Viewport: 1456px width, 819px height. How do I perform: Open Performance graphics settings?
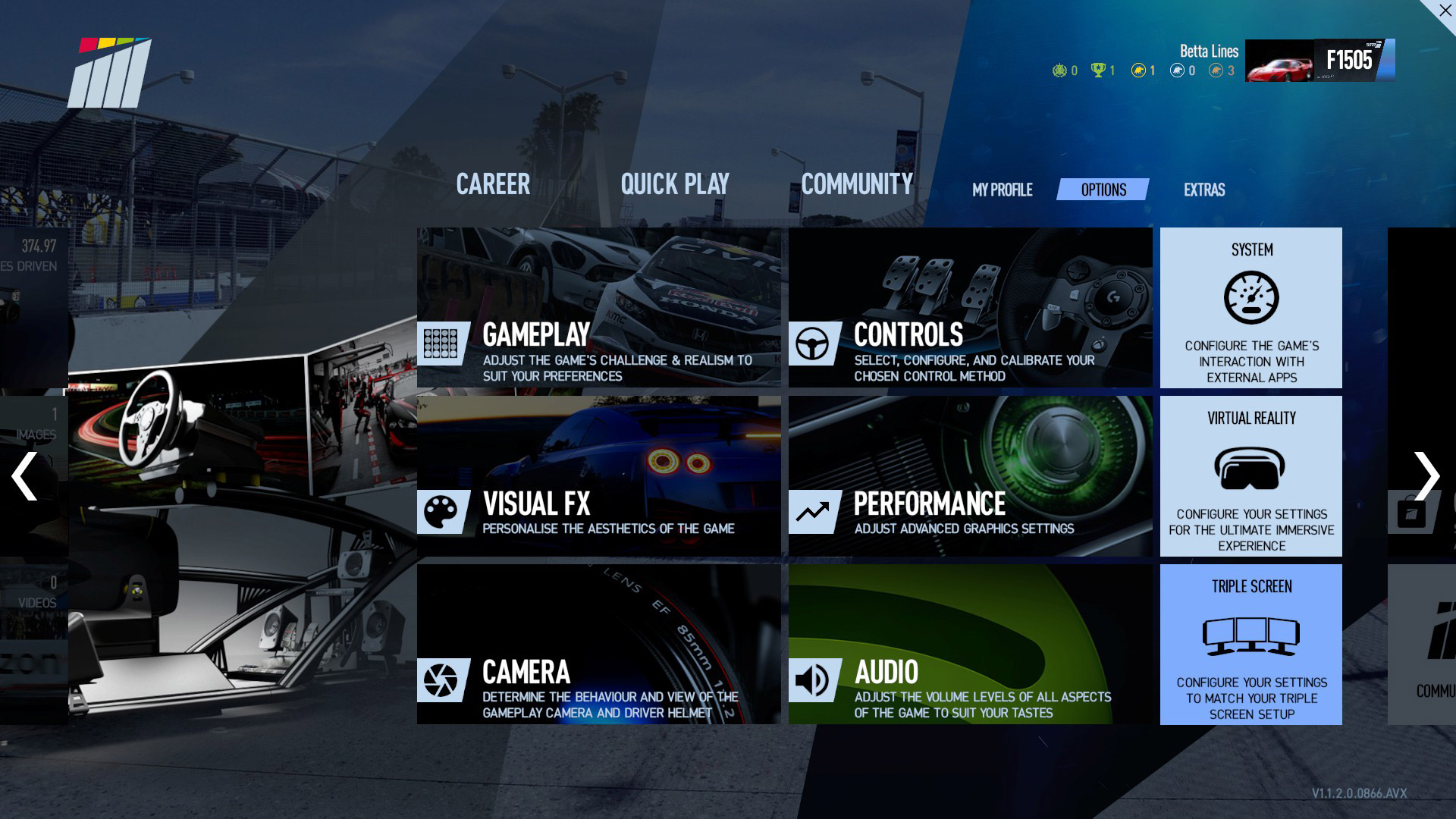coord(970,476)
